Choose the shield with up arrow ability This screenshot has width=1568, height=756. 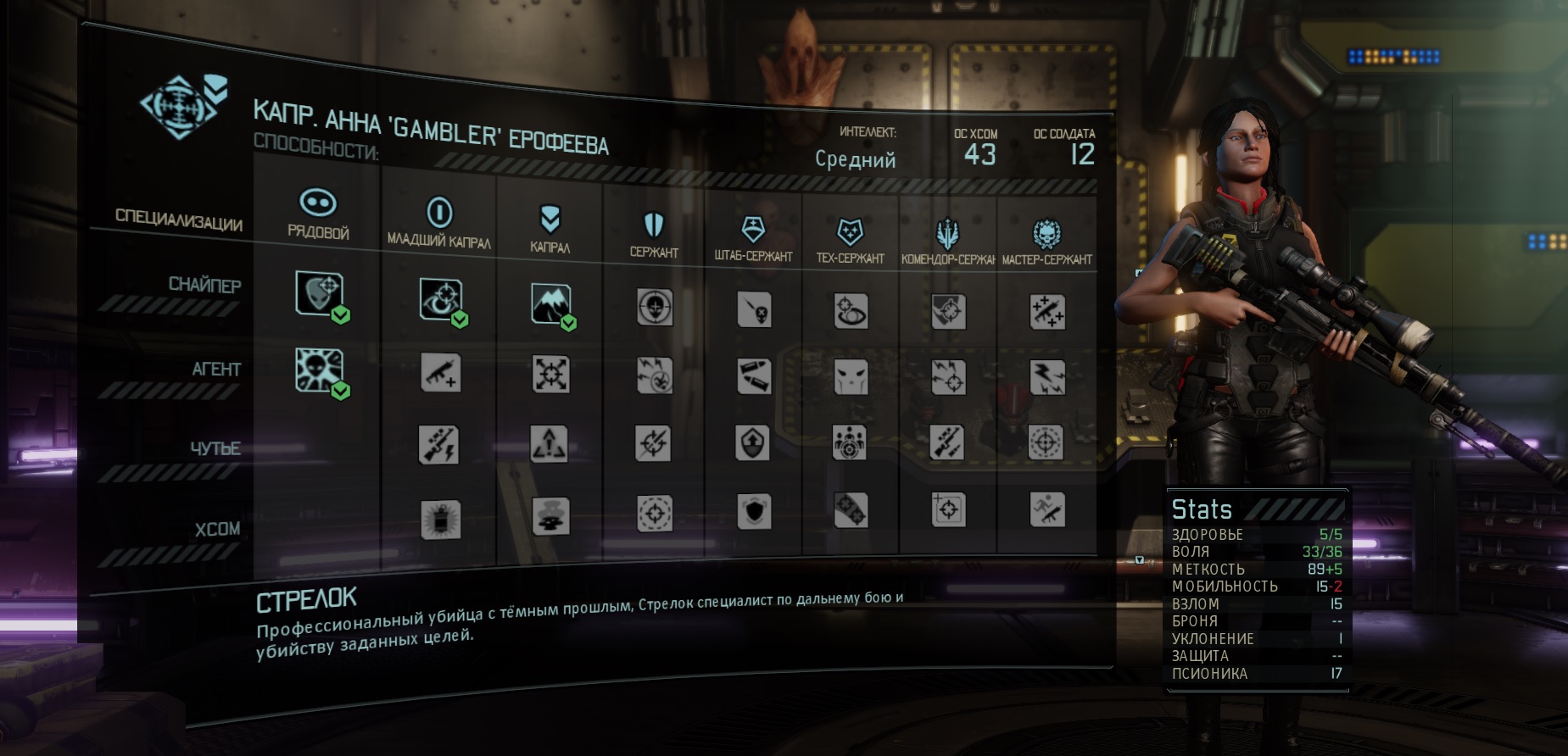753,442
